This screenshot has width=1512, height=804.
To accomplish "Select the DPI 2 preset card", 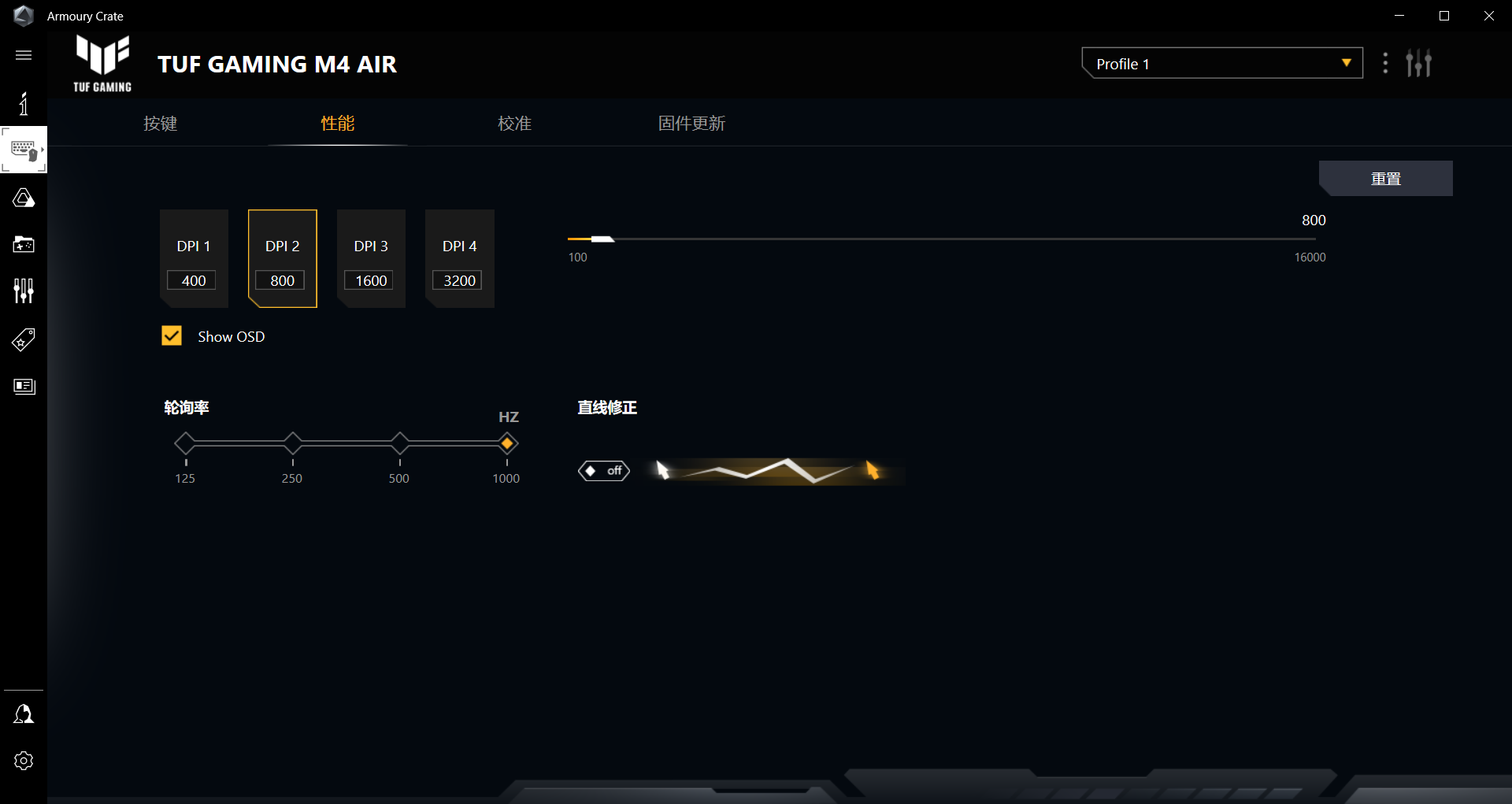I will (282, 258).
